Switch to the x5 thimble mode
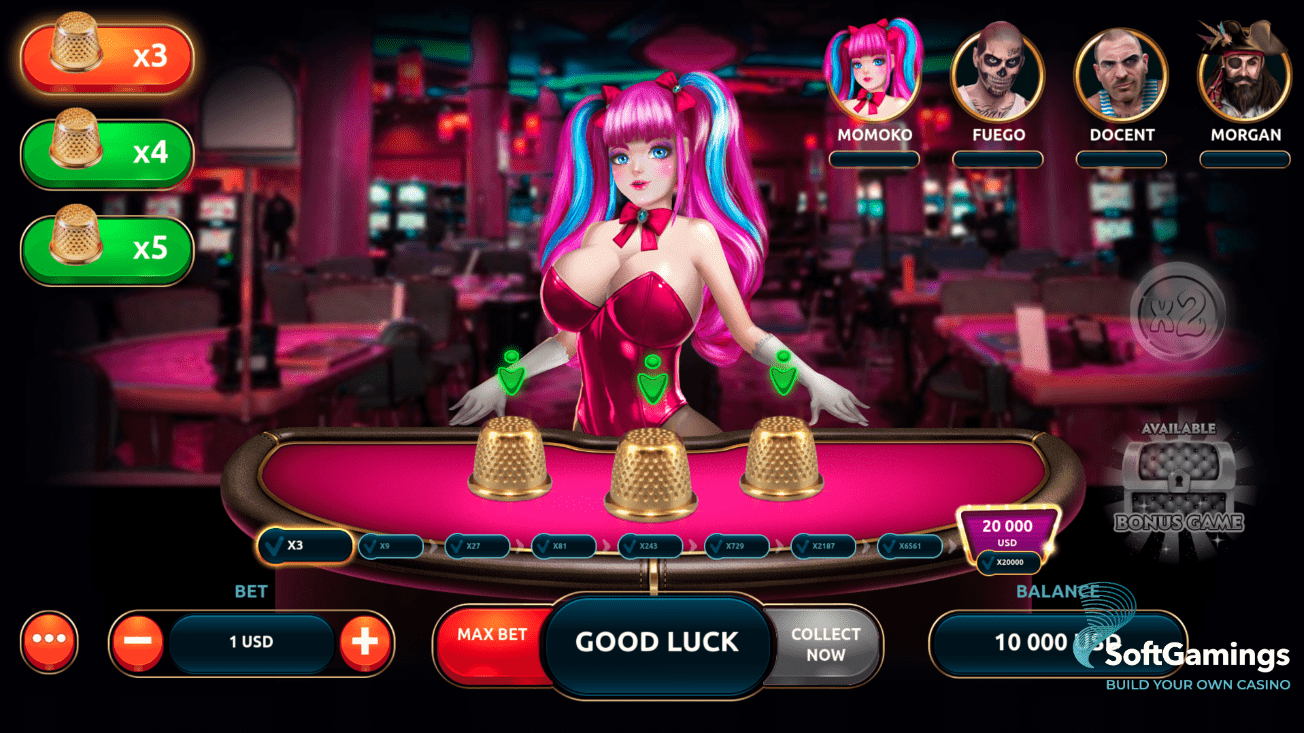The height and width of the screenshot is (733, 1304). pos(107,249)
